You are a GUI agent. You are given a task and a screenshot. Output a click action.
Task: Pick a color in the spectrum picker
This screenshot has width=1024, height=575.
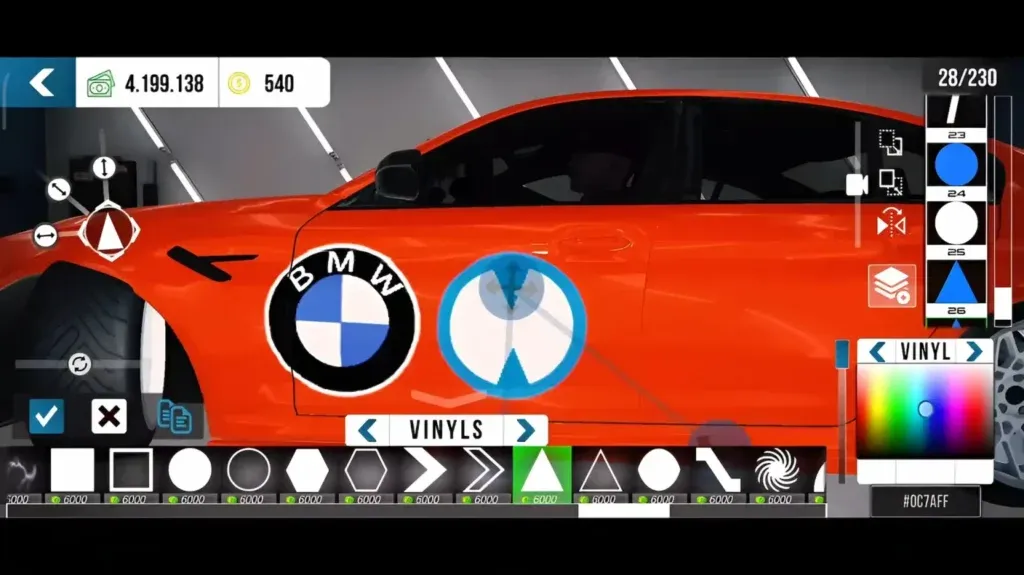pos(925,412)
